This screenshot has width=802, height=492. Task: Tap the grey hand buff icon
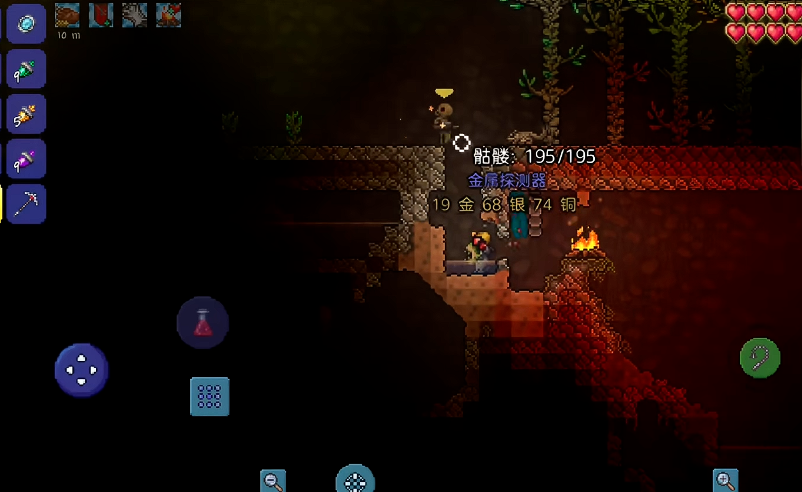pos(135,14)
